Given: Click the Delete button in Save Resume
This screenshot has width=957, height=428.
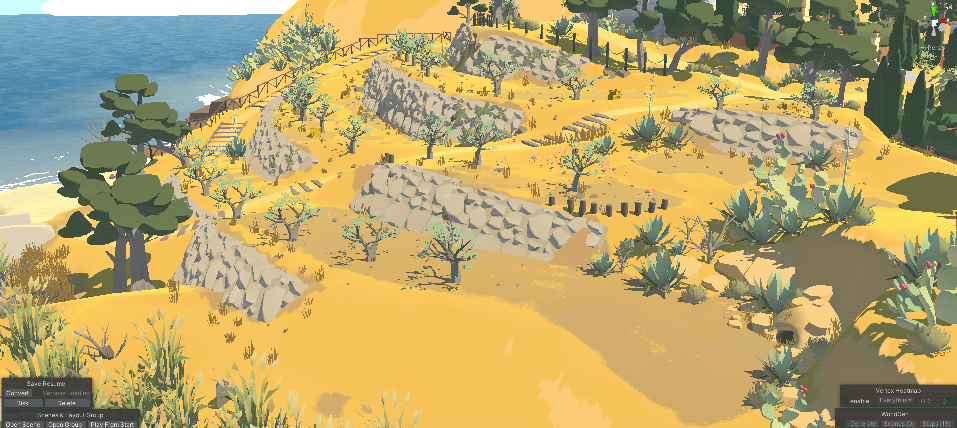Looking at the screenshot, I should tap(66, 403).
